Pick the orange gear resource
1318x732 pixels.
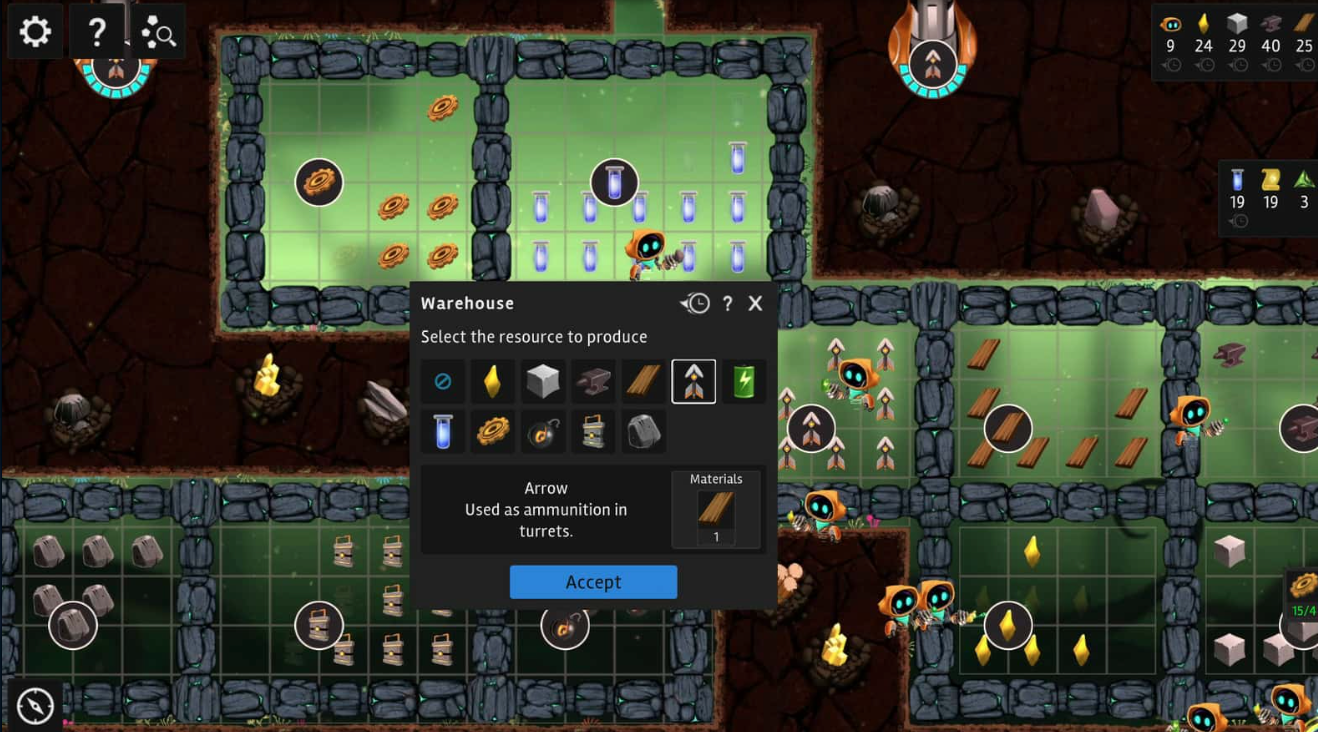(x=493, y=432)
